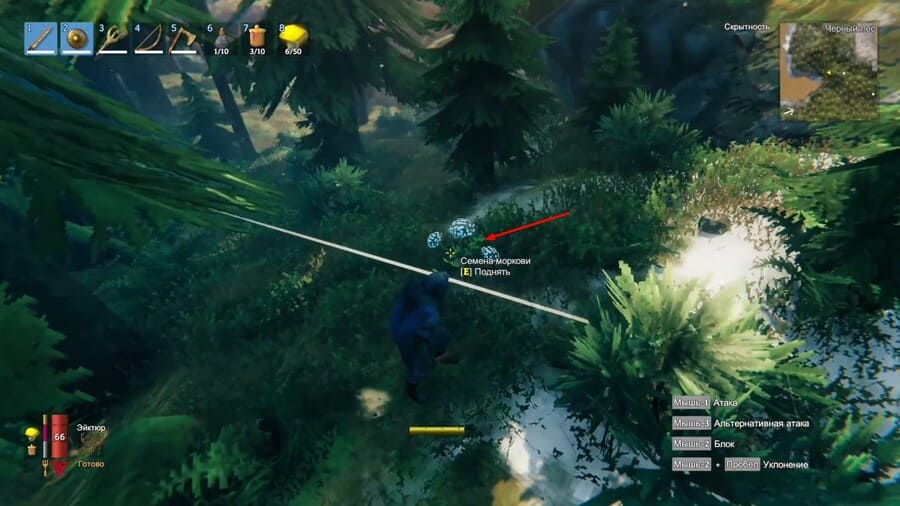Viewport: 900px width, 506px height.
Task: Activate the Eikthyr forsaken power icon
Action: [x=92, y=445]
